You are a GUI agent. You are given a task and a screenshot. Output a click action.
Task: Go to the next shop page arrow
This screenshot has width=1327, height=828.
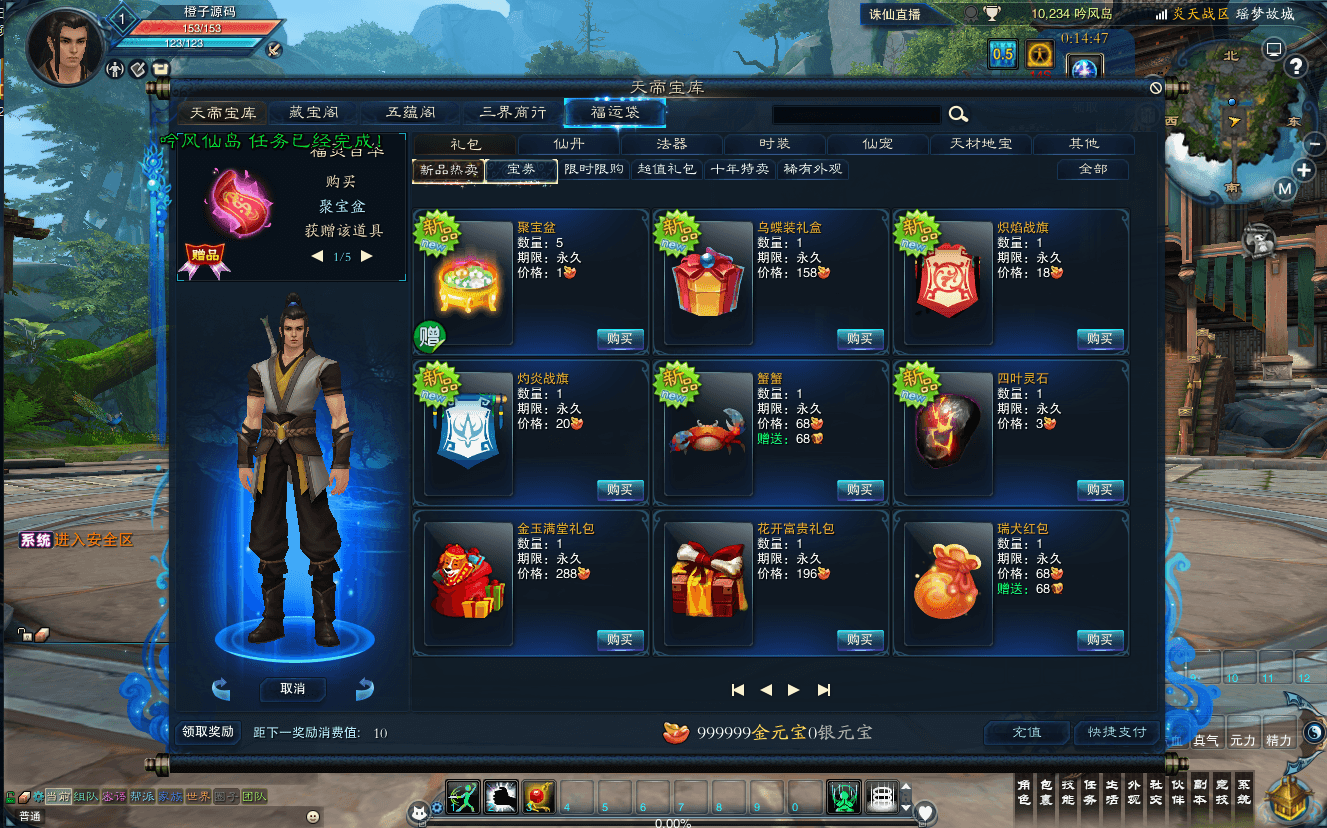point(793,689)
